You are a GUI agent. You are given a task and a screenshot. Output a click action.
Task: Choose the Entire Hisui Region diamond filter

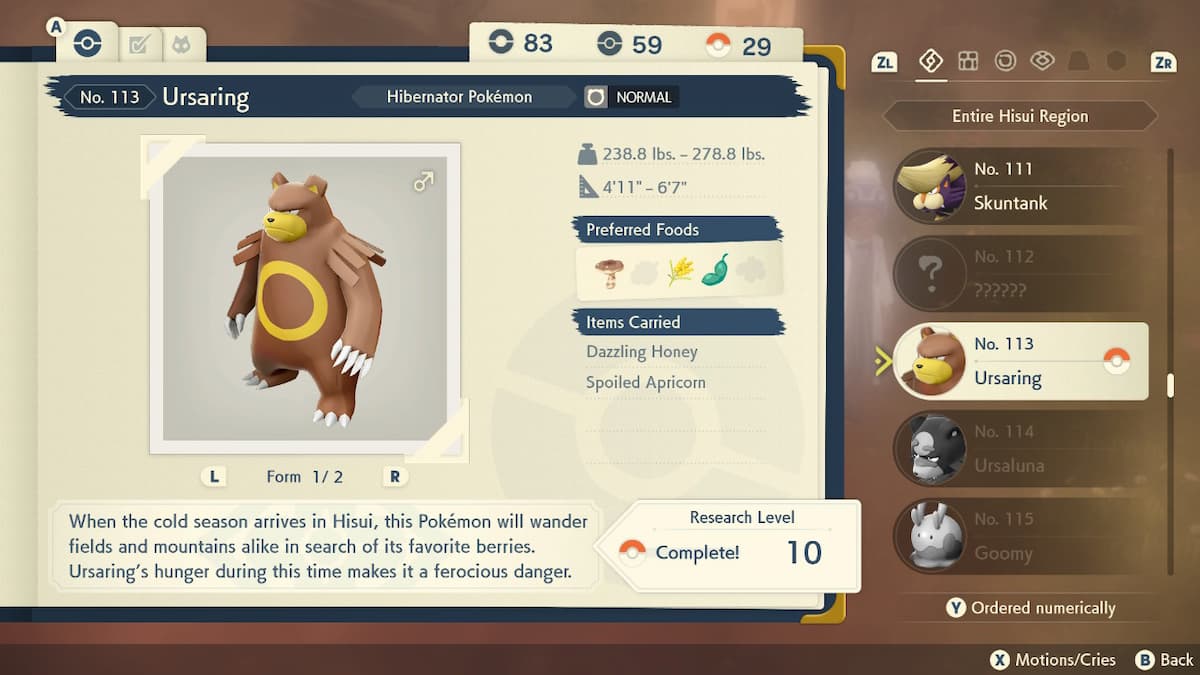click(930, 61)
